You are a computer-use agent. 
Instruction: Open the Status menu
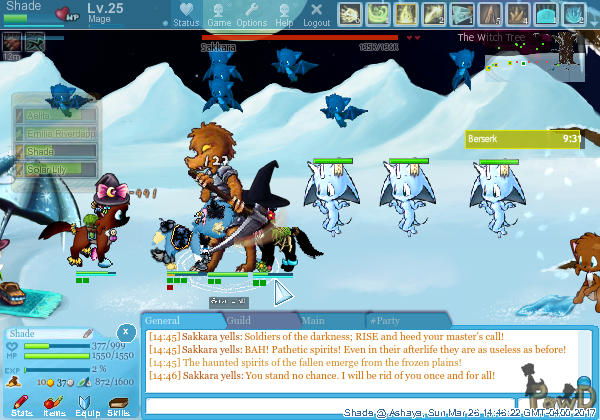pos(185,15)
